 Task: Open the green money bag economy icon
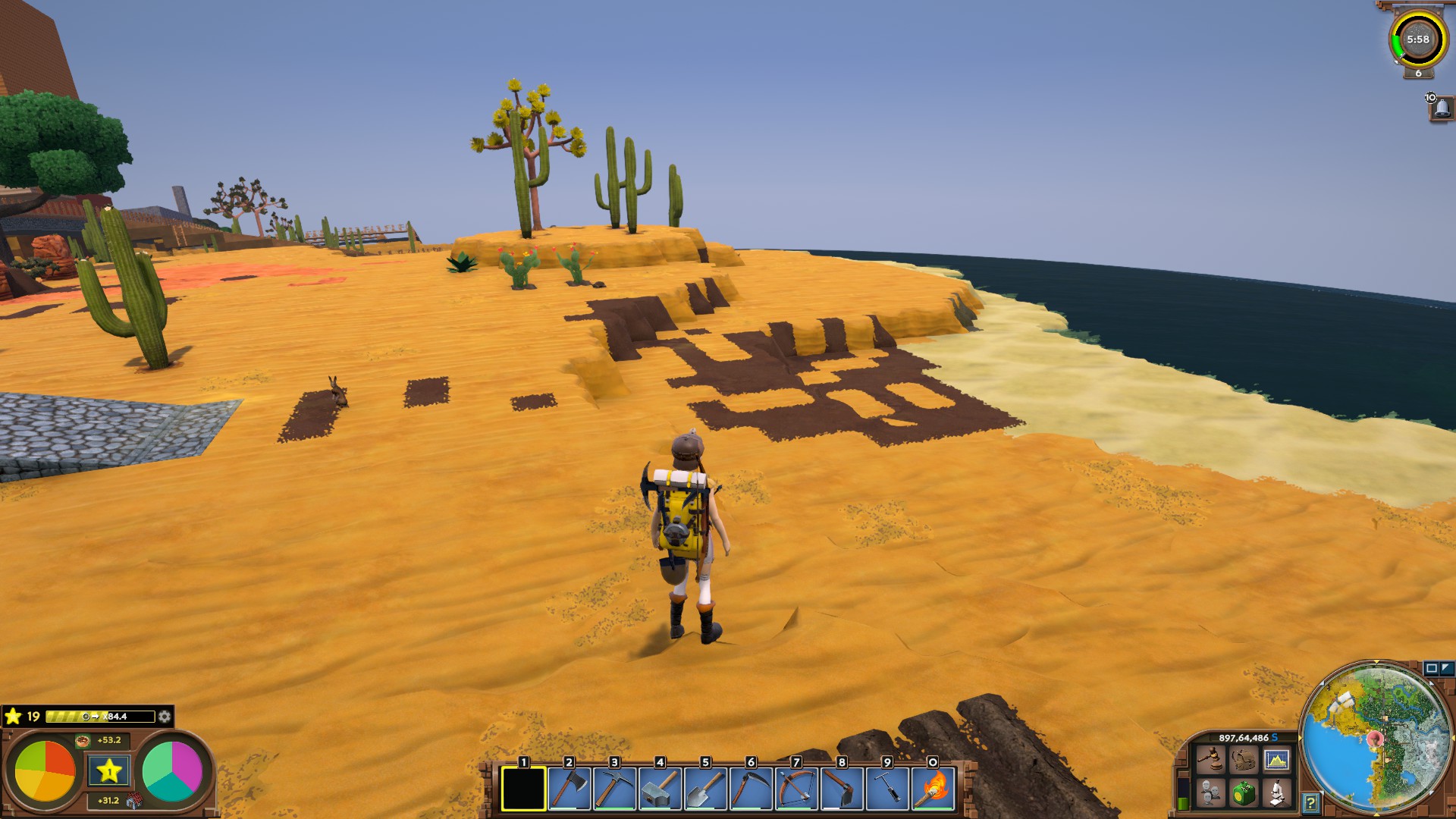(x=1244, y=793)
